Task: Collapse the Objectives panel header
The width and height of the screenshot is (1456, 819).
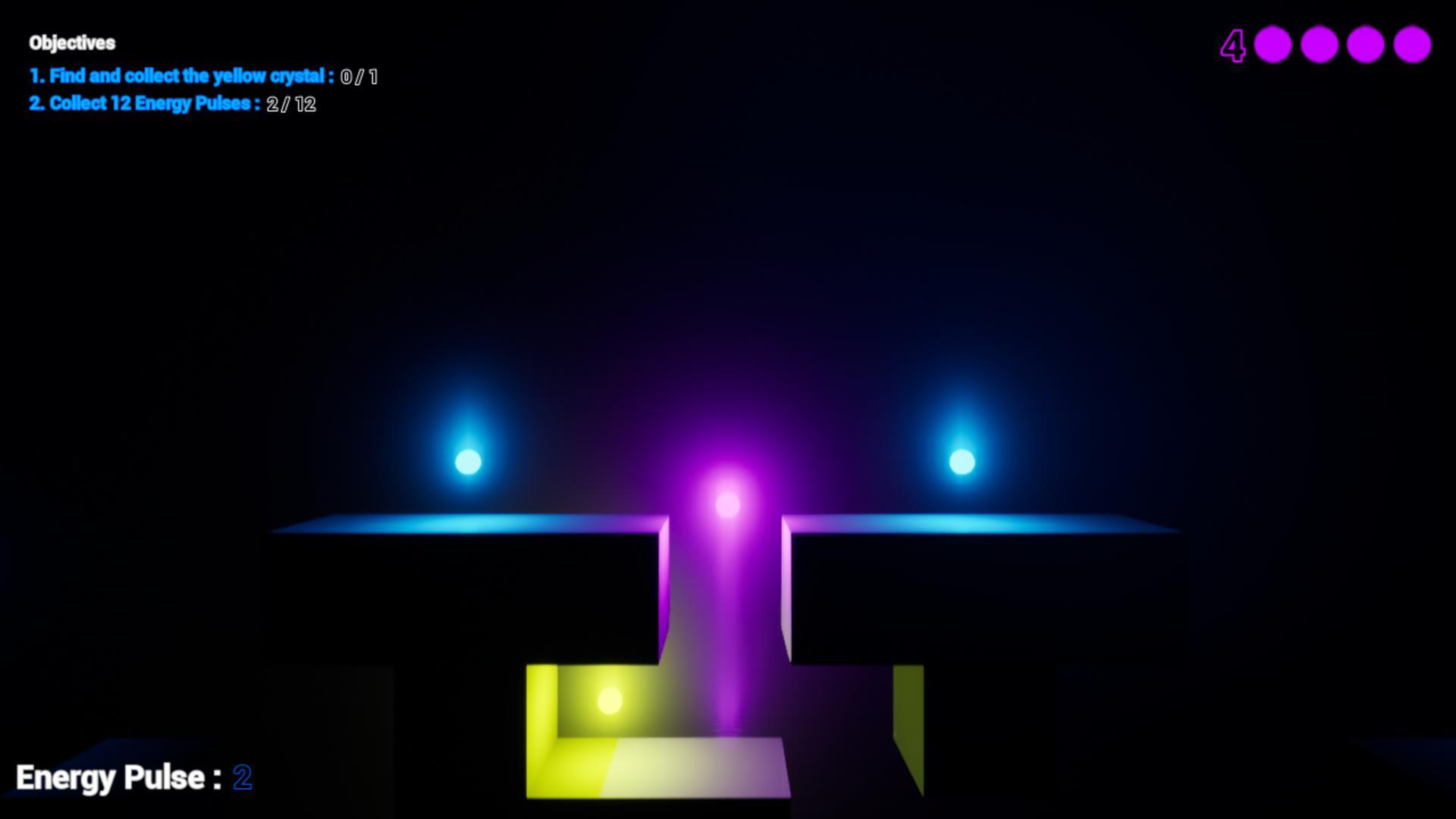Action: tap(72, 43)
